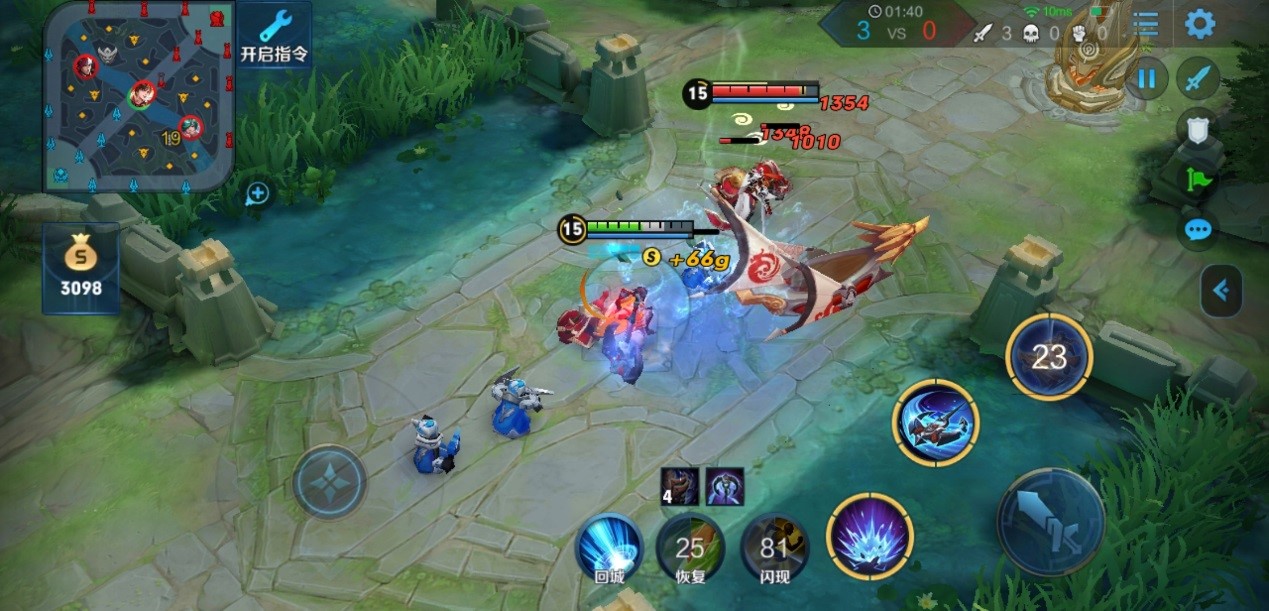Select the sword attack signal
Viewport: 1269px width, 611px height.
pyautogui.click(x=1198, y=78)
